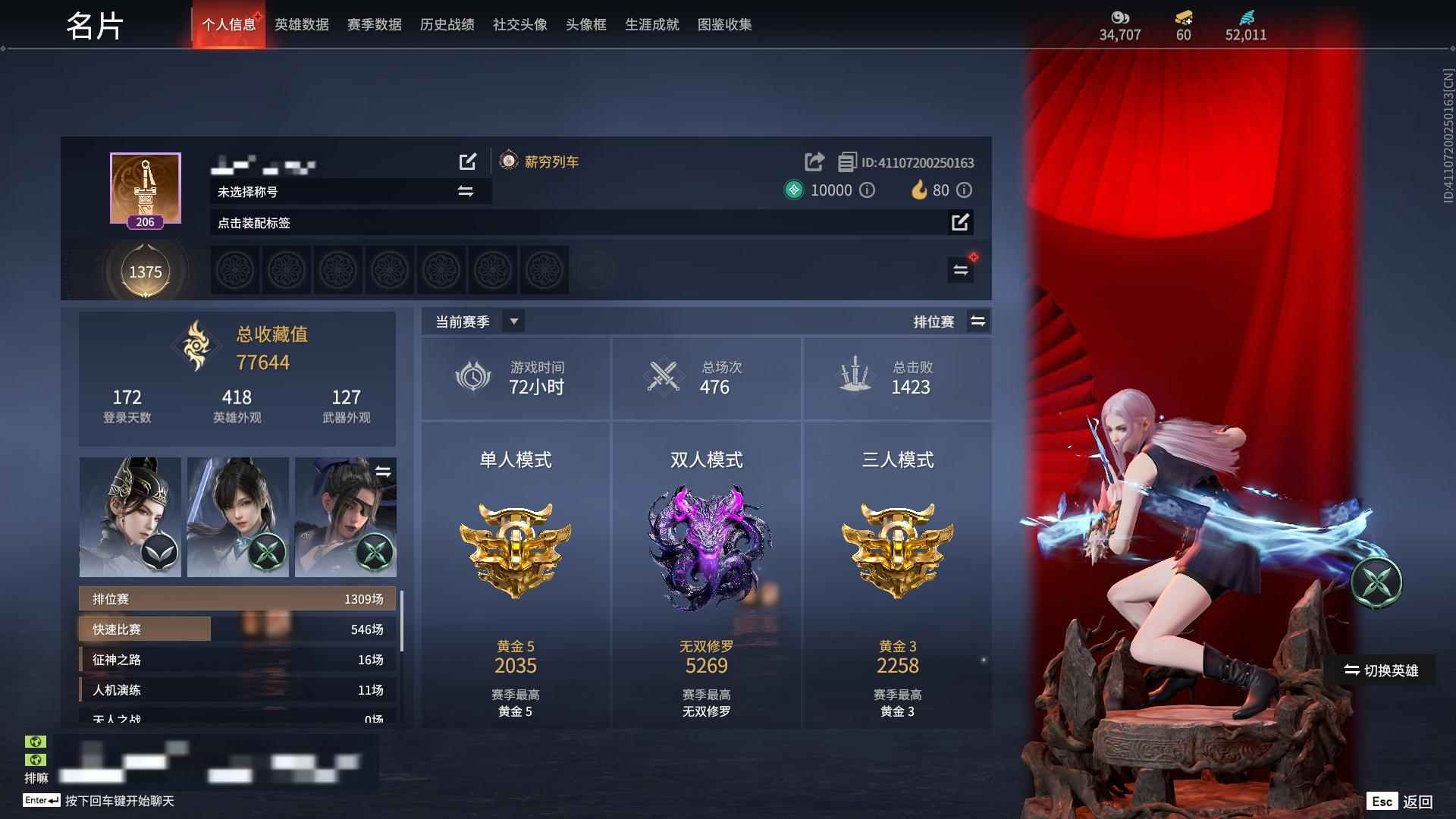This screenshot has width=1456, height=819.
Task: Click the share profile icon next to the ID
Action: tap(814, 161)
